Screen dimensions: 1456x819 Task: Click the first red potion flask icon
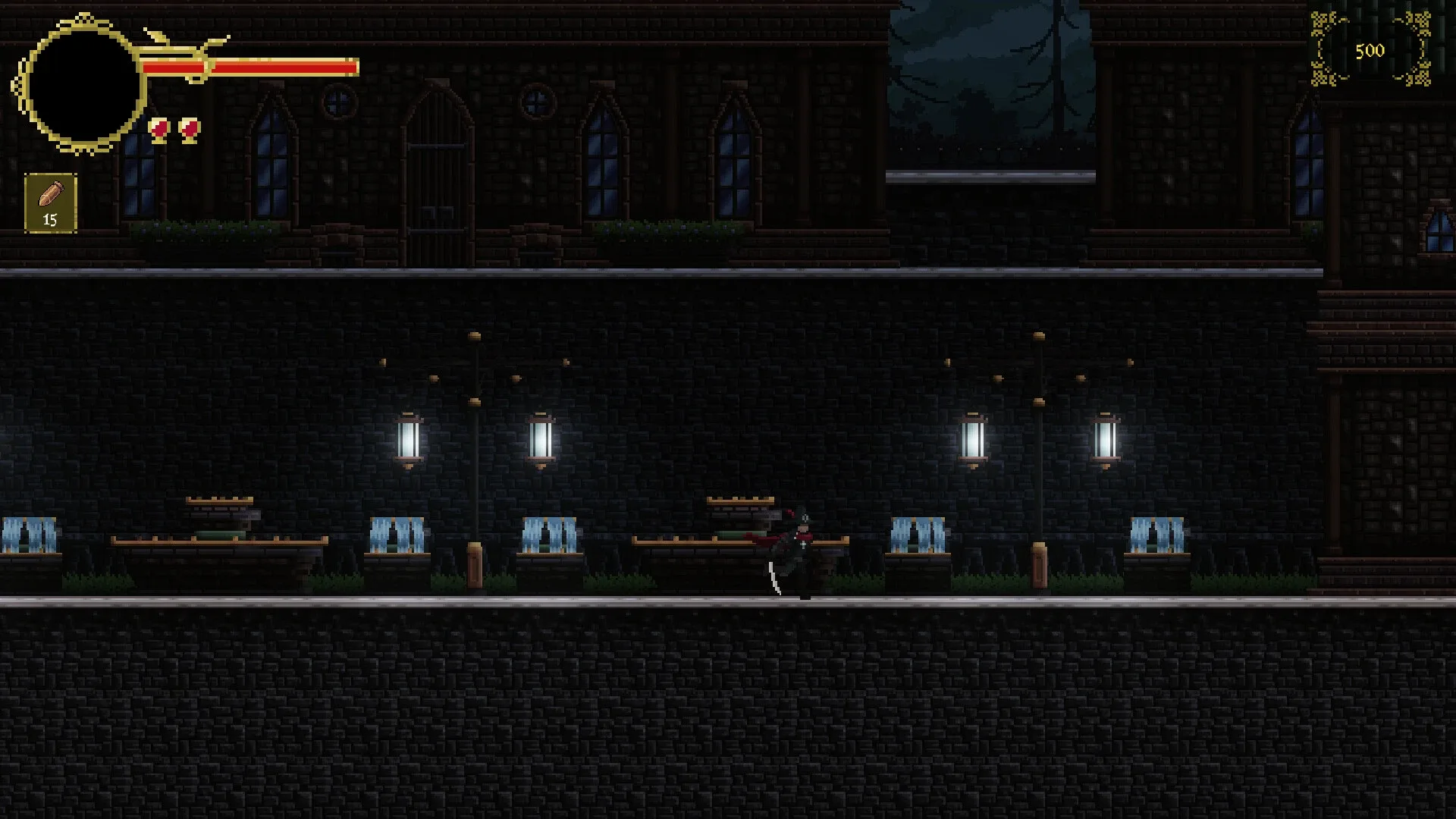point(160,130)
